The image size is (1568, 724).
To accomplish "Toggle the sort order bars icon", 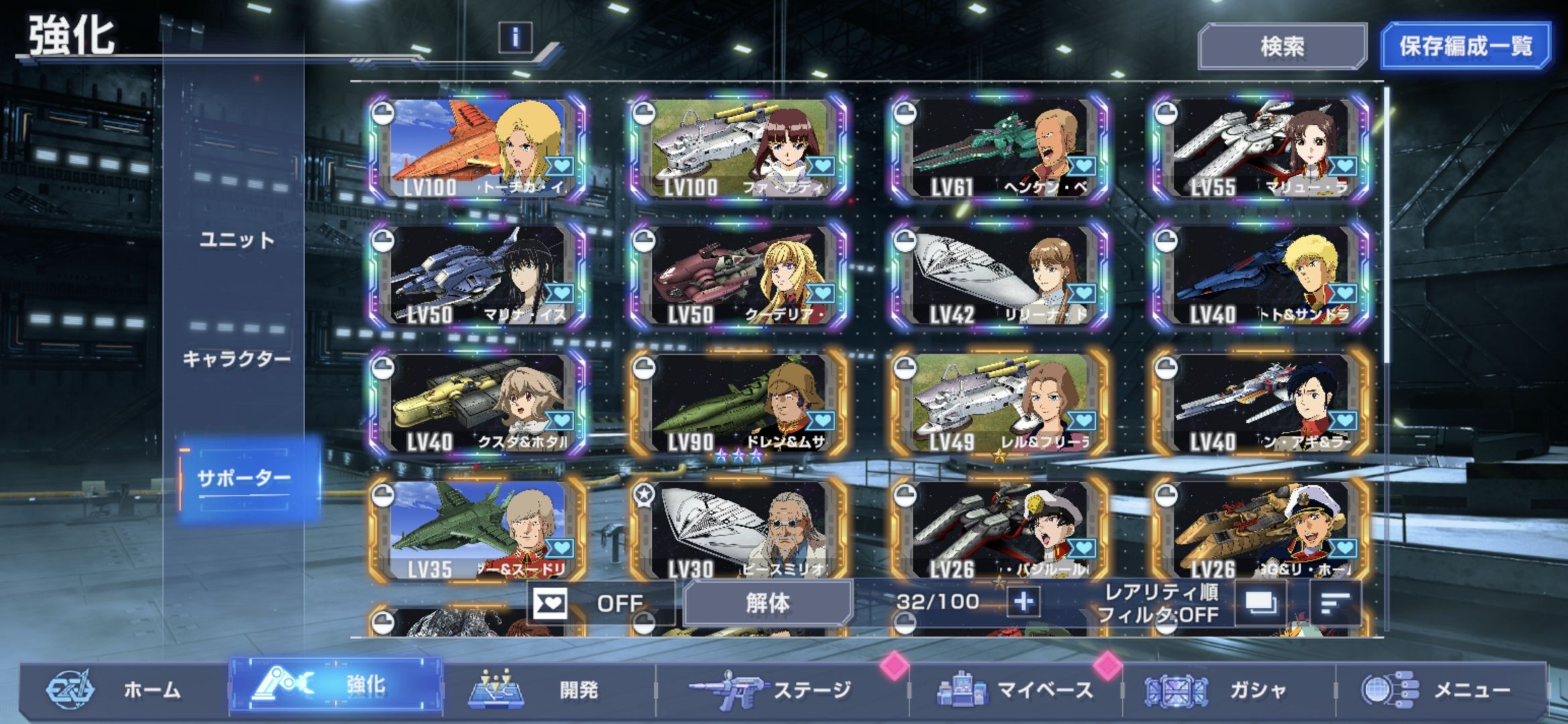I will (1335, 603).
